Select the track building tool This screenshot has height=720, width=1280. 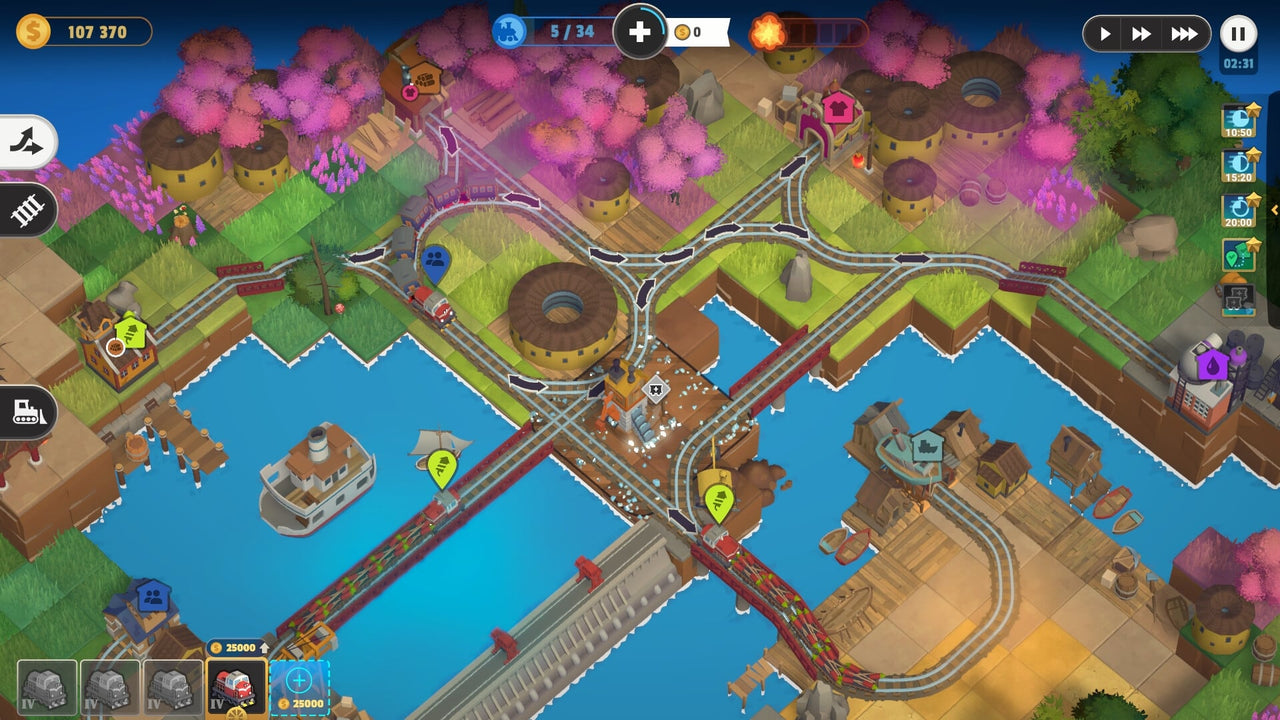[x=25, y=210]
